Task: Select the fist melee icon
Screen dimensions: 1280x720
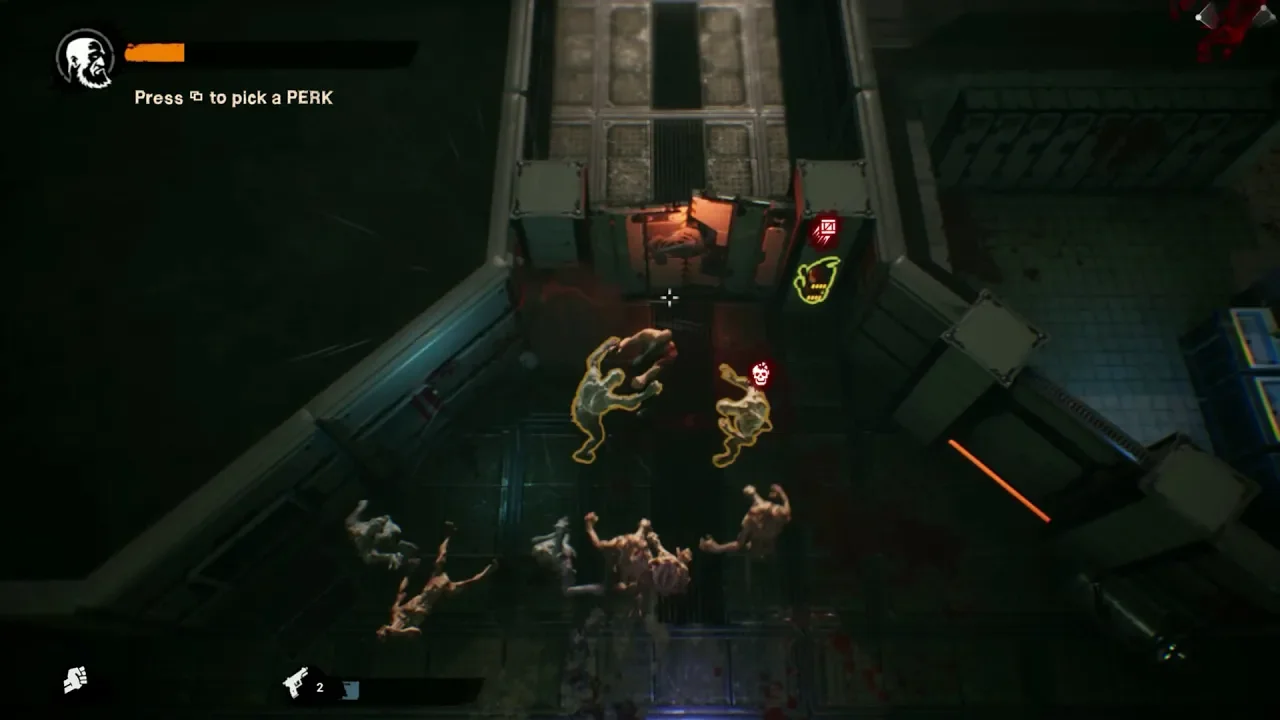Action: [x=75, y=680]
